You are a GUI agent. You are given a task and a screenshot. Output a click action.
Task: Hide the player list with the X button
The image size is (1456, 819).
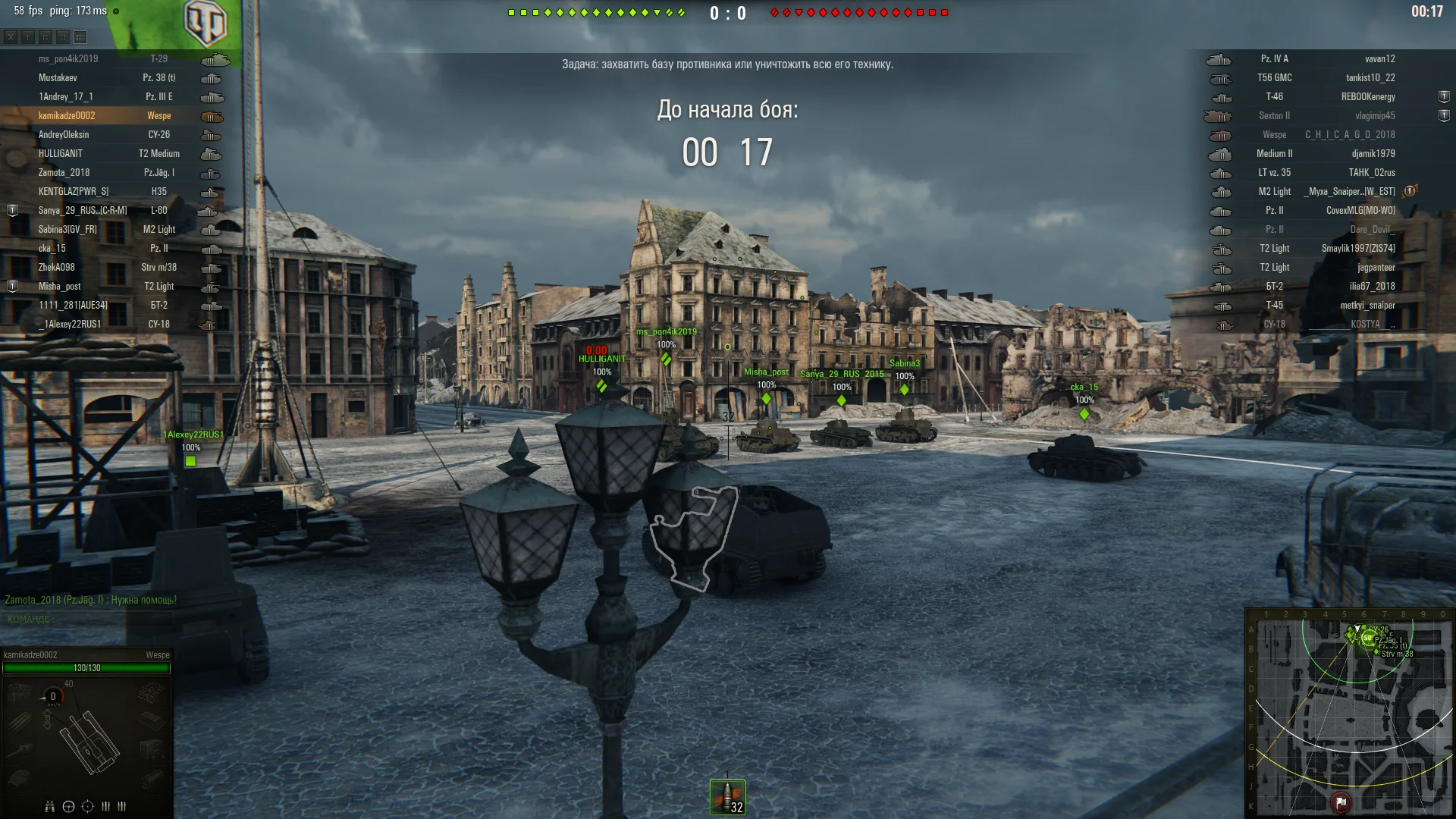pyautogui.click(x=11, y=37)
